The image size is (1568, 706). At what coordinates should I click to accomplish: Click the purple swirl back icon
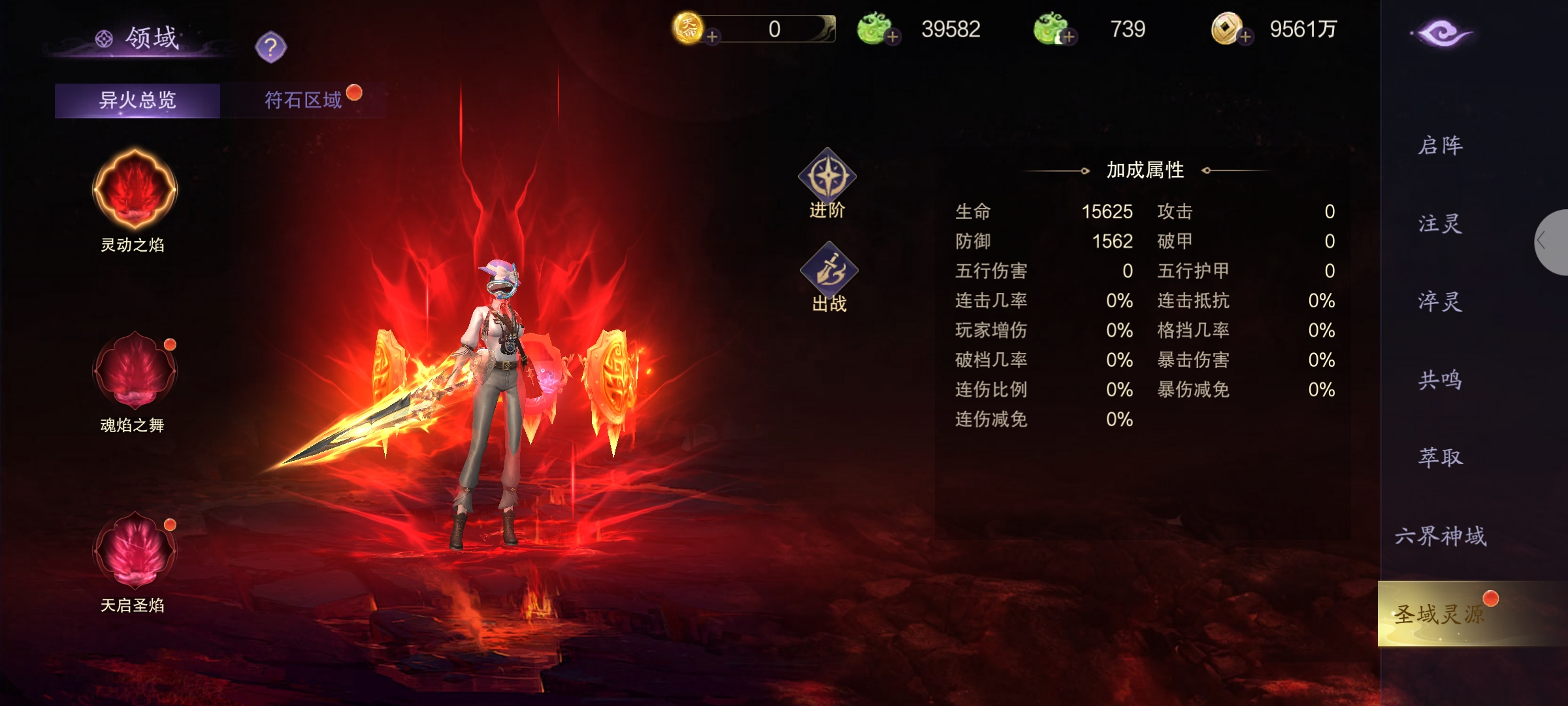pos(1441,33)
